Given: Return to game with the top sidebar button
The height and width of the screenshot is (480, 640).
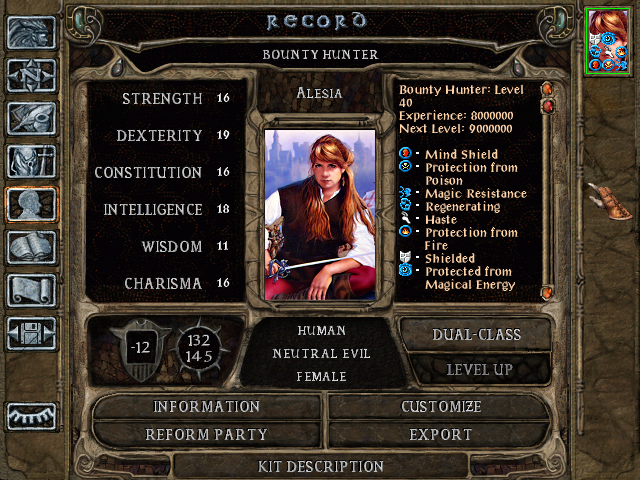Looking at the screenshot, I should pyautogui.click(x=31, y=32).
